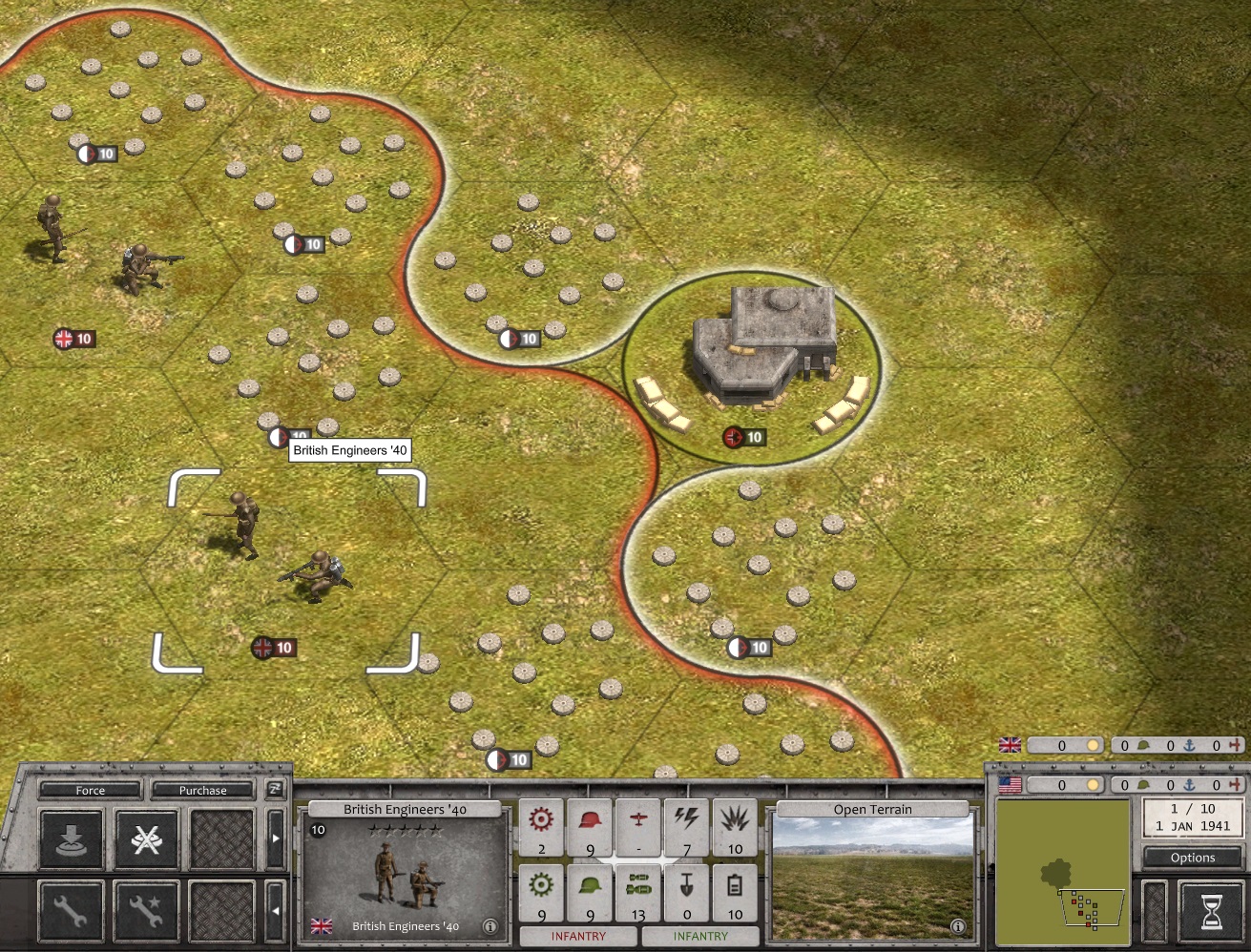
Task: Click the lightning initiative stat icon
Action: tap(686, 826)
